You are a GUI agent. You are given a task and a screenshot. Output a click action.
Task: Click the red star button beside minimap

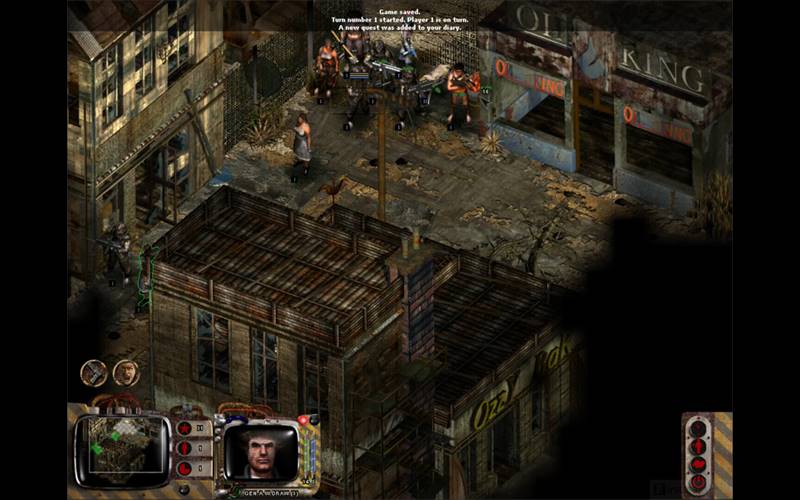click(184, 429)
